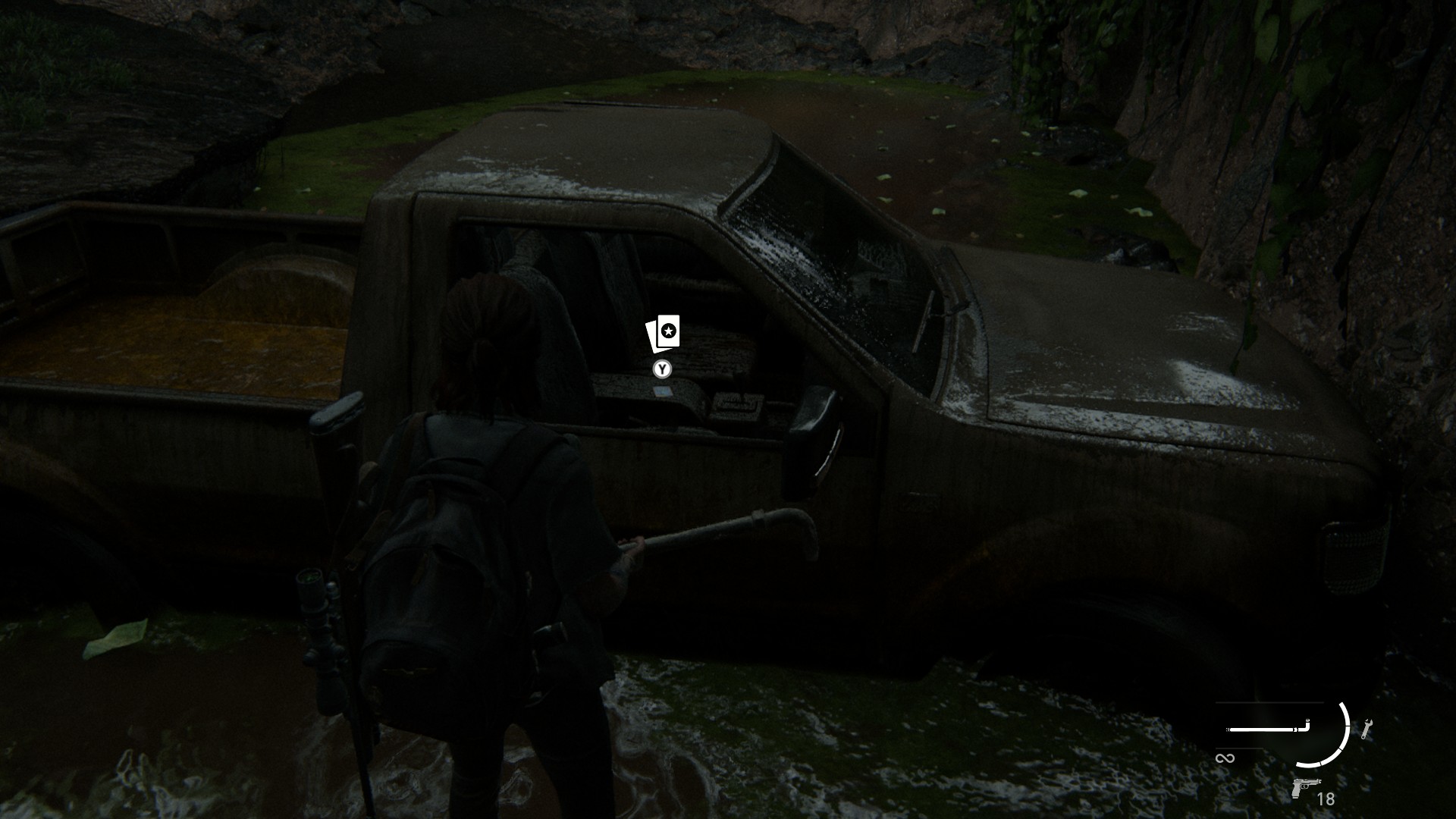1456x819 pixels.
Task: Choose the pistol weapon icon
Action: coord(1305,788)
